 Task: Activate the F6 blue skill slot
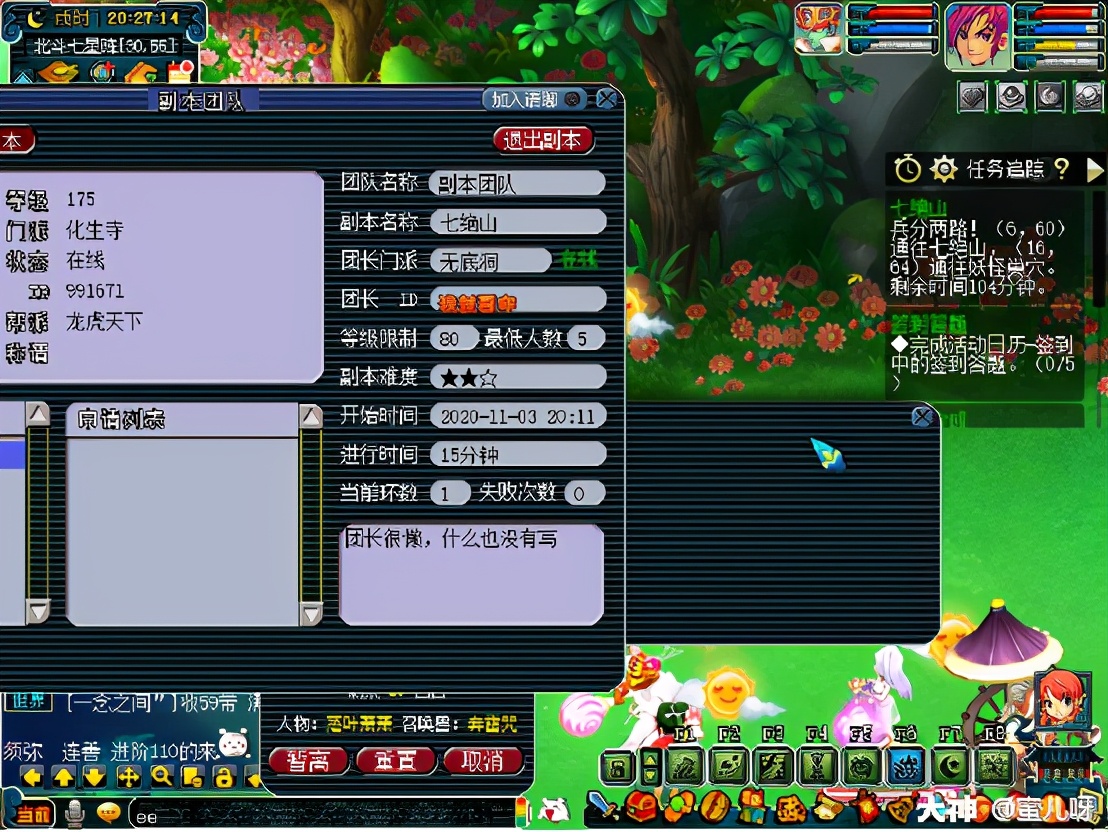coord(905,768)
